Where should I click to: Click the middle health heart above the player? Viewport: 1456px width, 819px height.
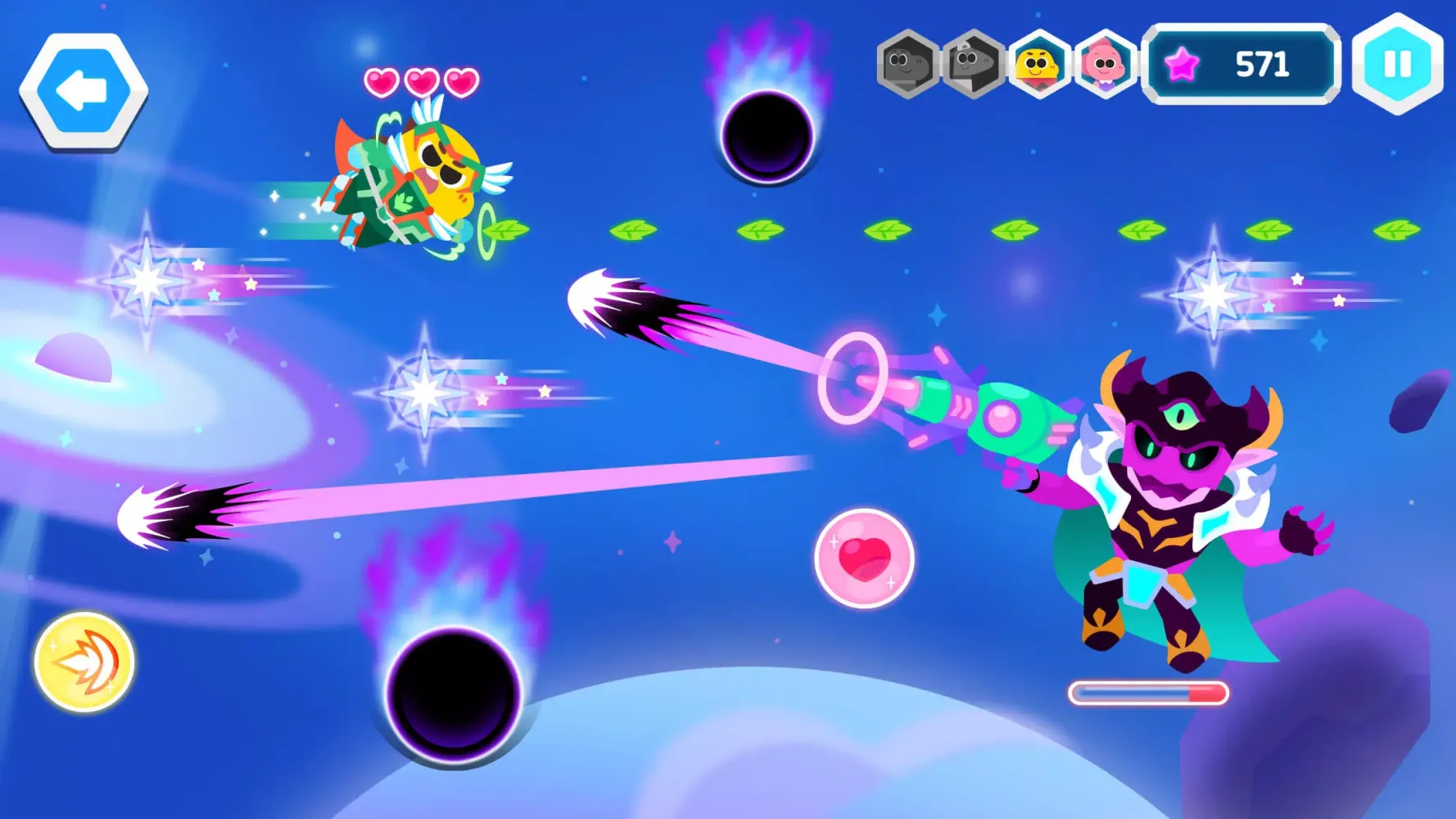pos(420,82)
